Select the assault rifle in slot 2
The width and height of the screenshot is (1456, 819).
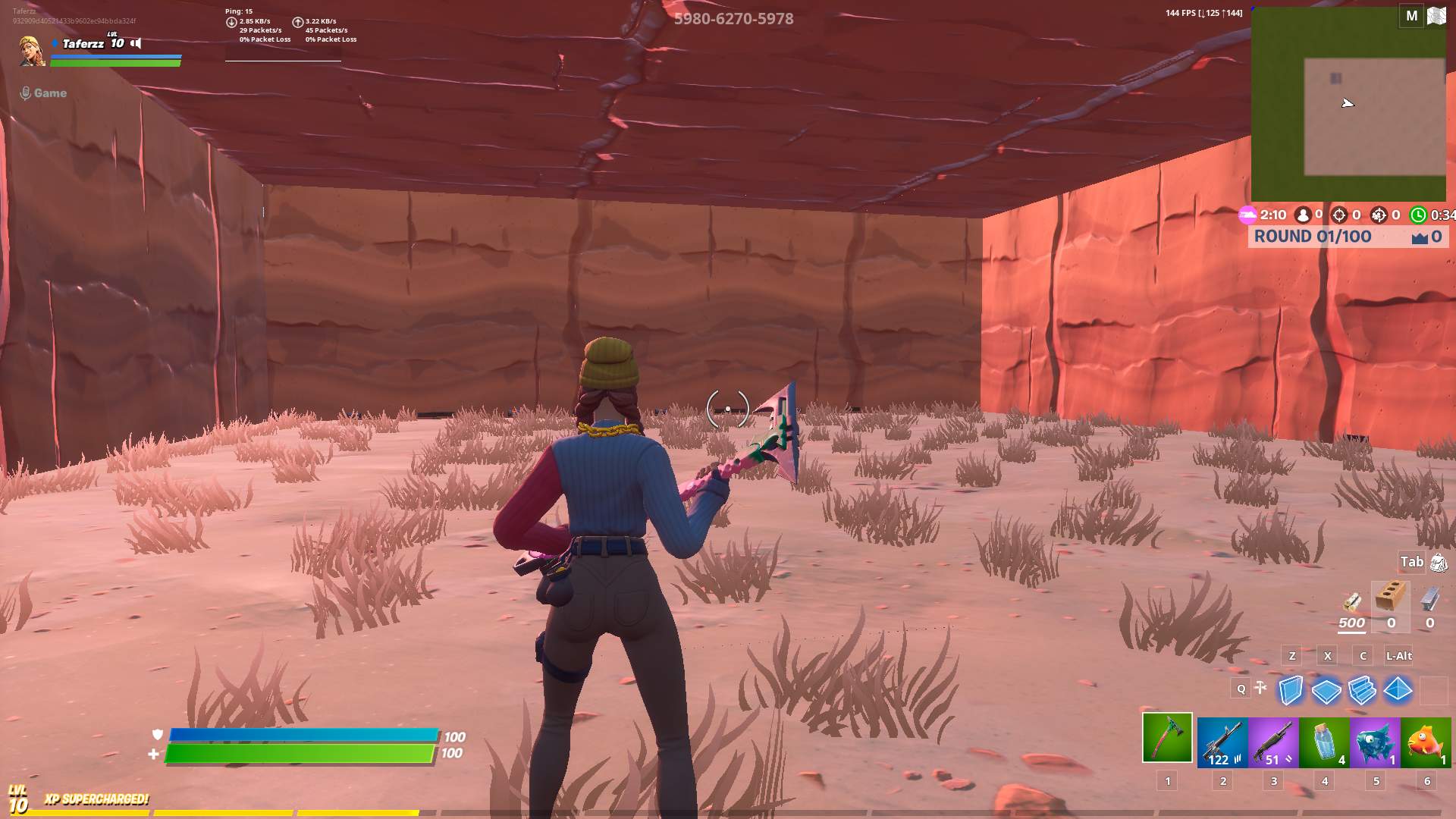1222,742
